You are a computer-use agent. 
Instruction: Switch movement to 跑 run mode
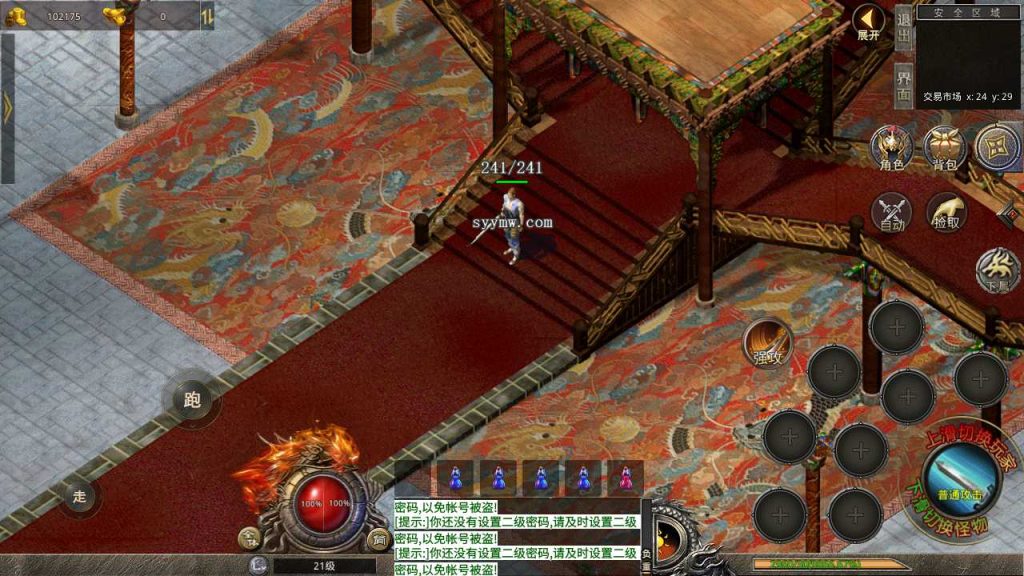point(192,401)
